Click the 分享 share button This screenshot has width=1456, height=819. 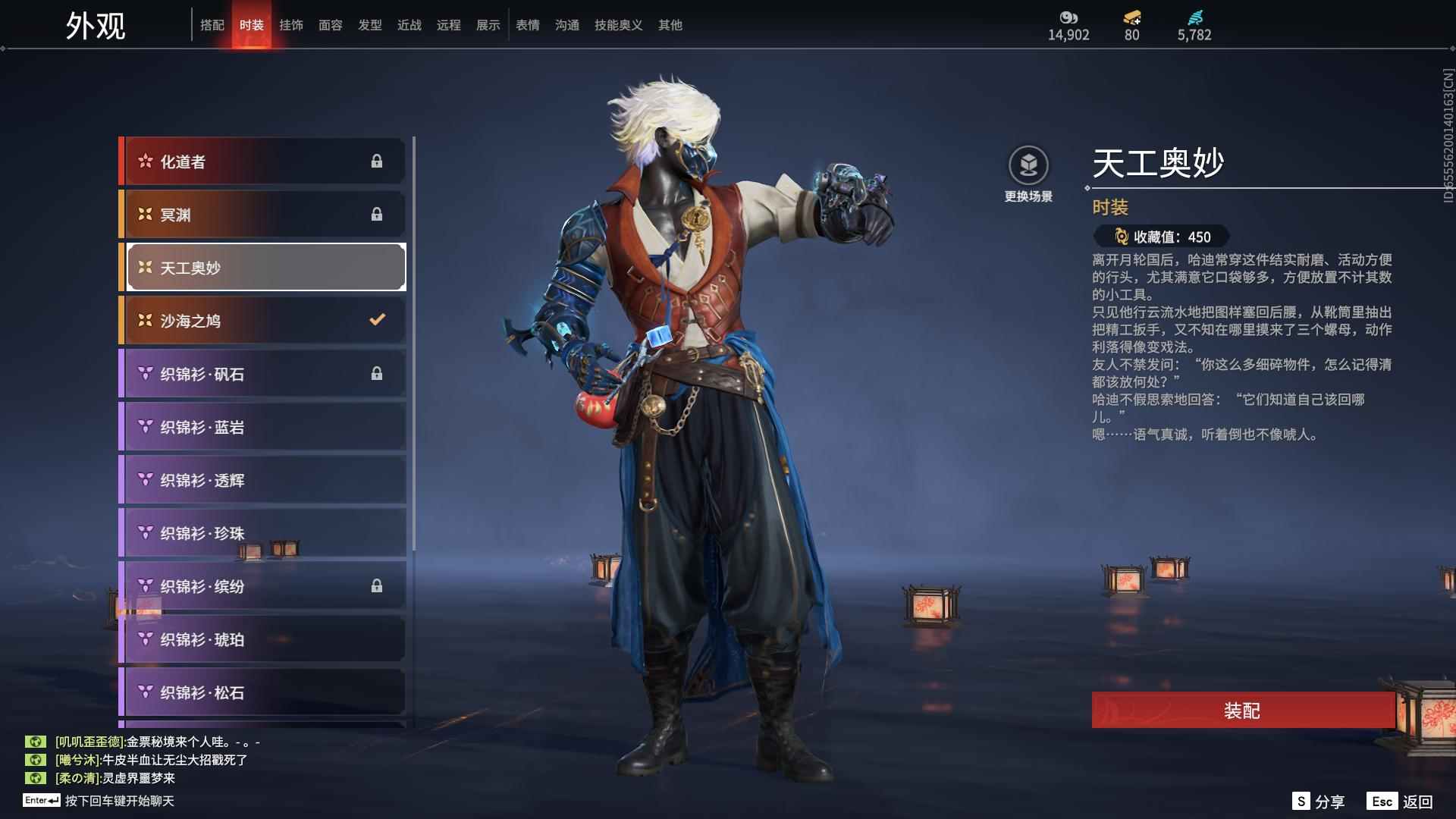1319,802
